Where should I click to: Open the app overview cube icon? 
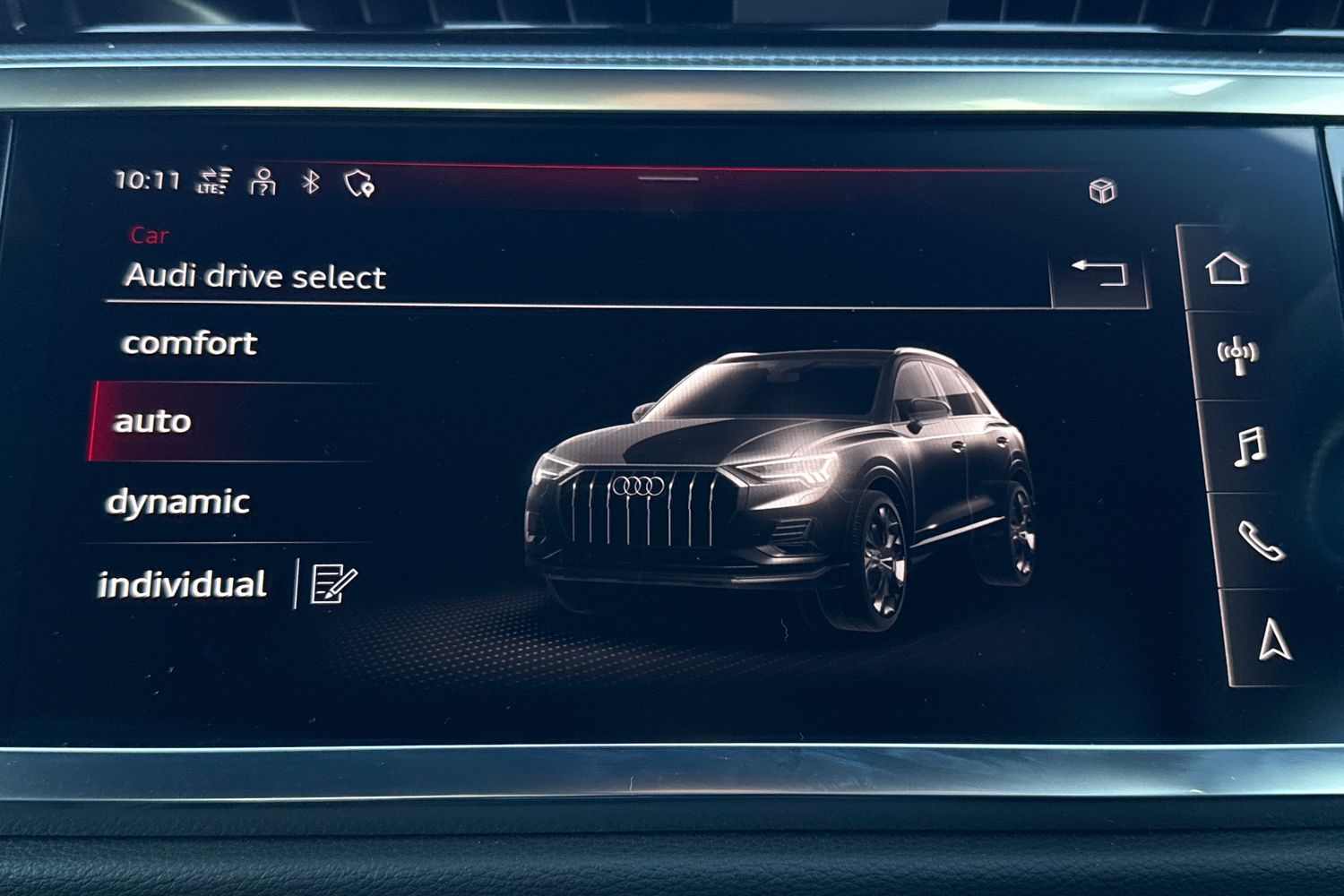click(x=1103, y=189)
